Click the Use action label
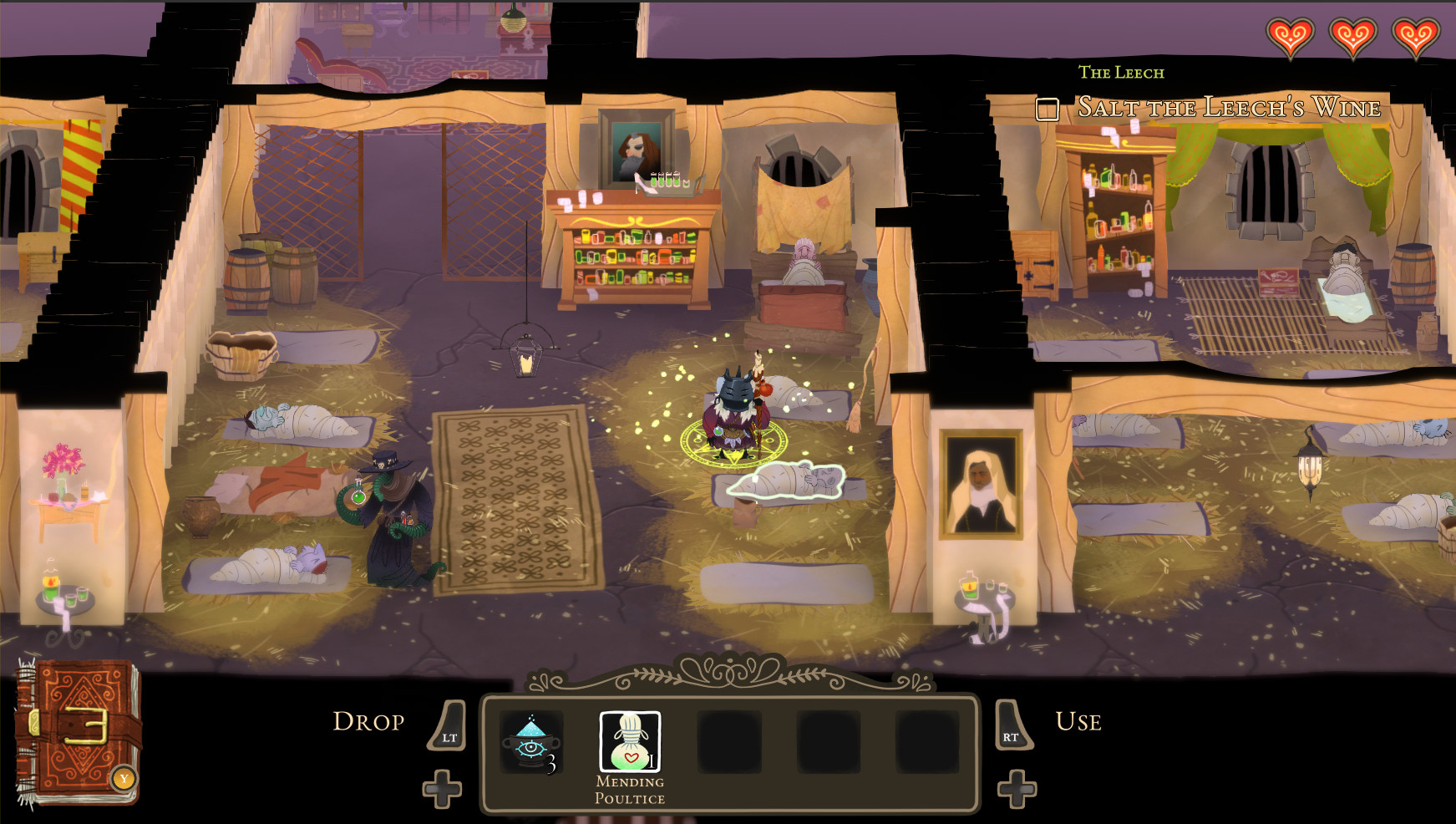The height and width of the screenshot is (824, 1456). click(1077, 721)
